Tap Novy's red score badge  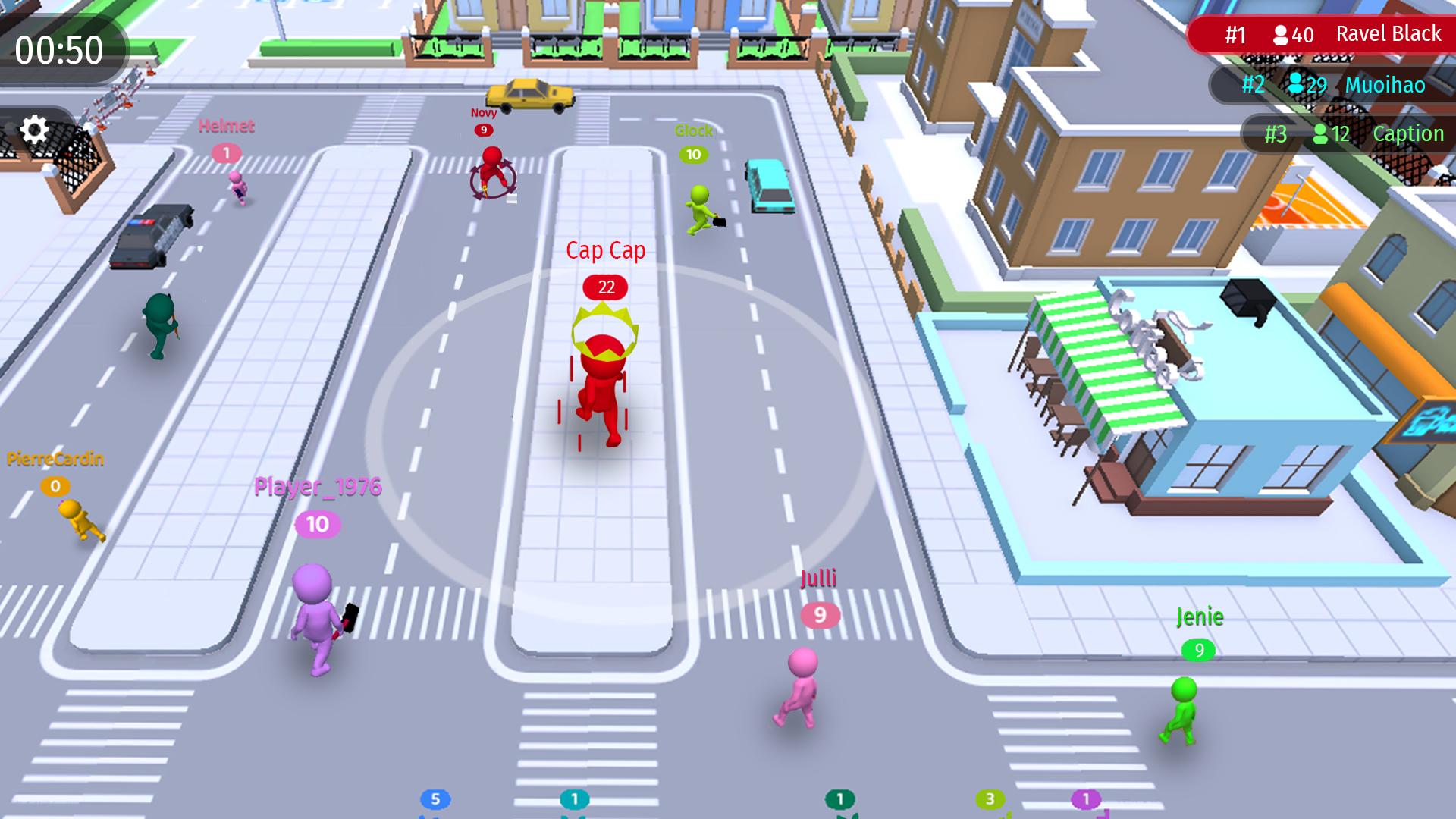483,130
